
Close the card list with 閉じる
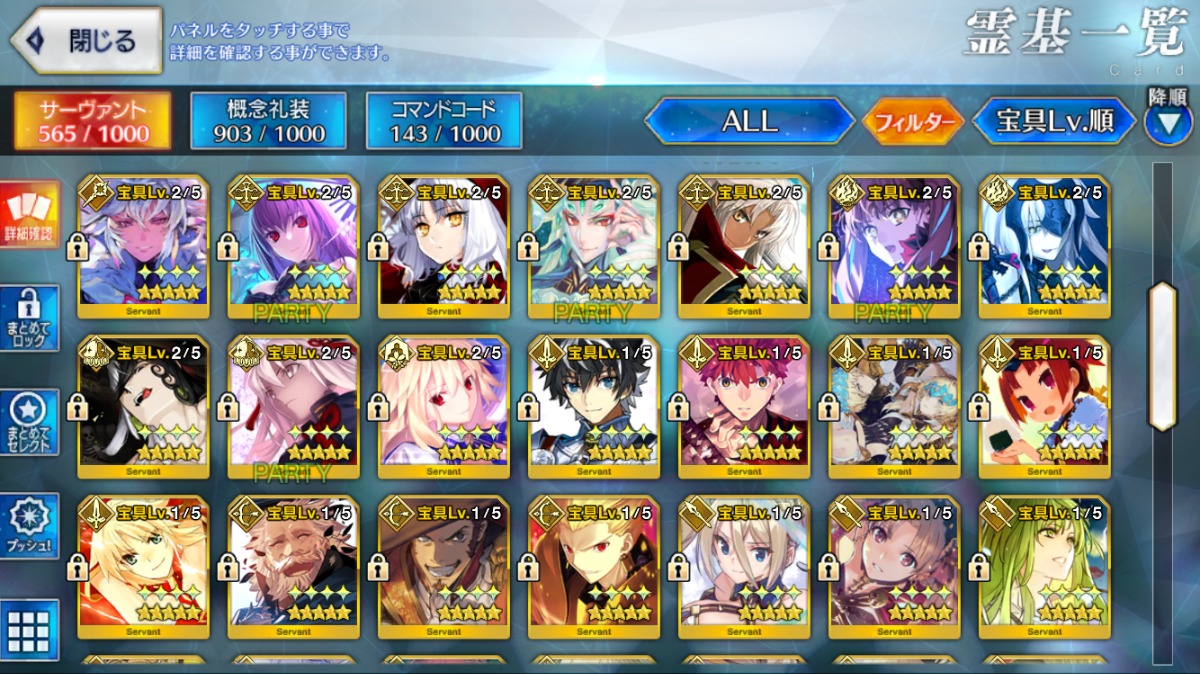pos(86,41)
